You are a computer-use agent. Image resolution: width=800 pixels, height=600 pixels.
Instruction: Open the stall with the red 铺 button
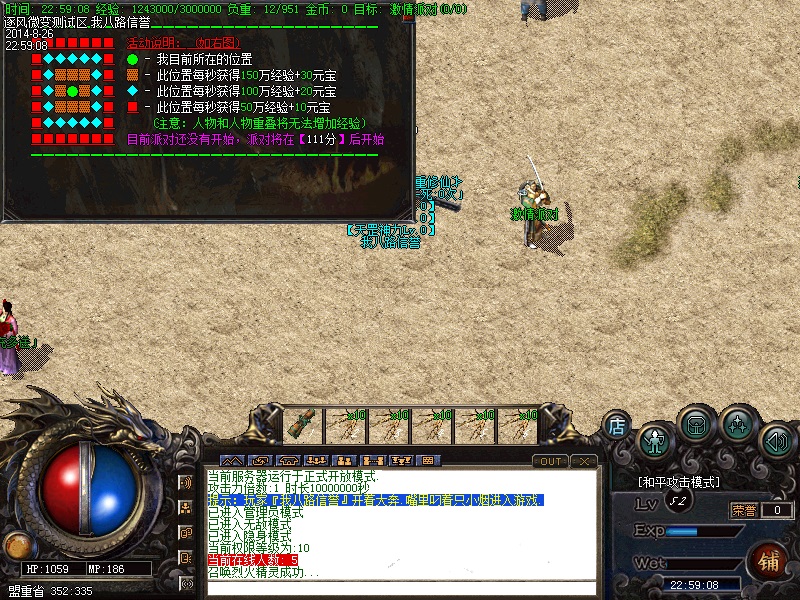769,560
